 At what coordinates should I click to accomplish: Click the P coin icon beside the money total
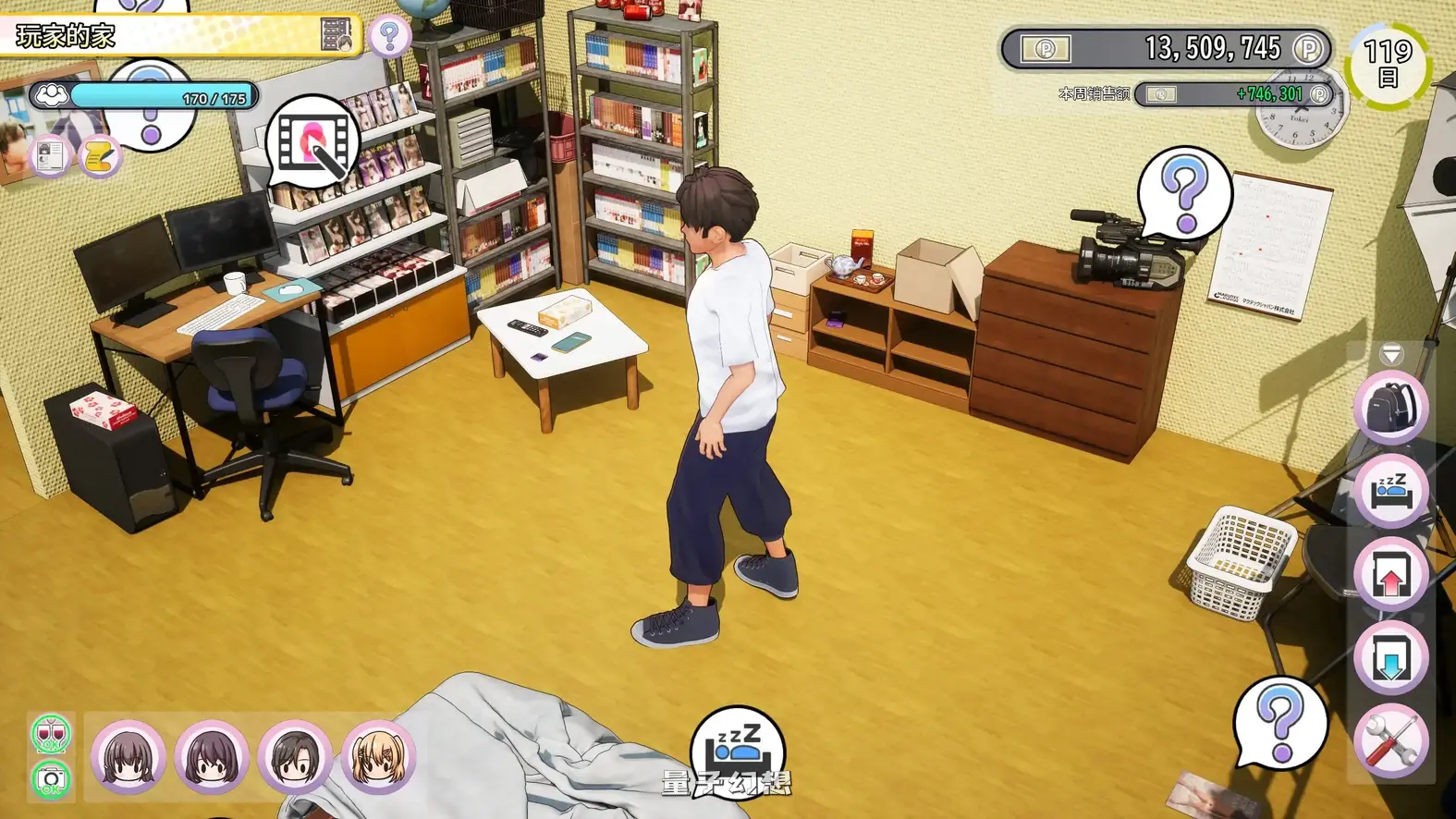point(1306,48)
